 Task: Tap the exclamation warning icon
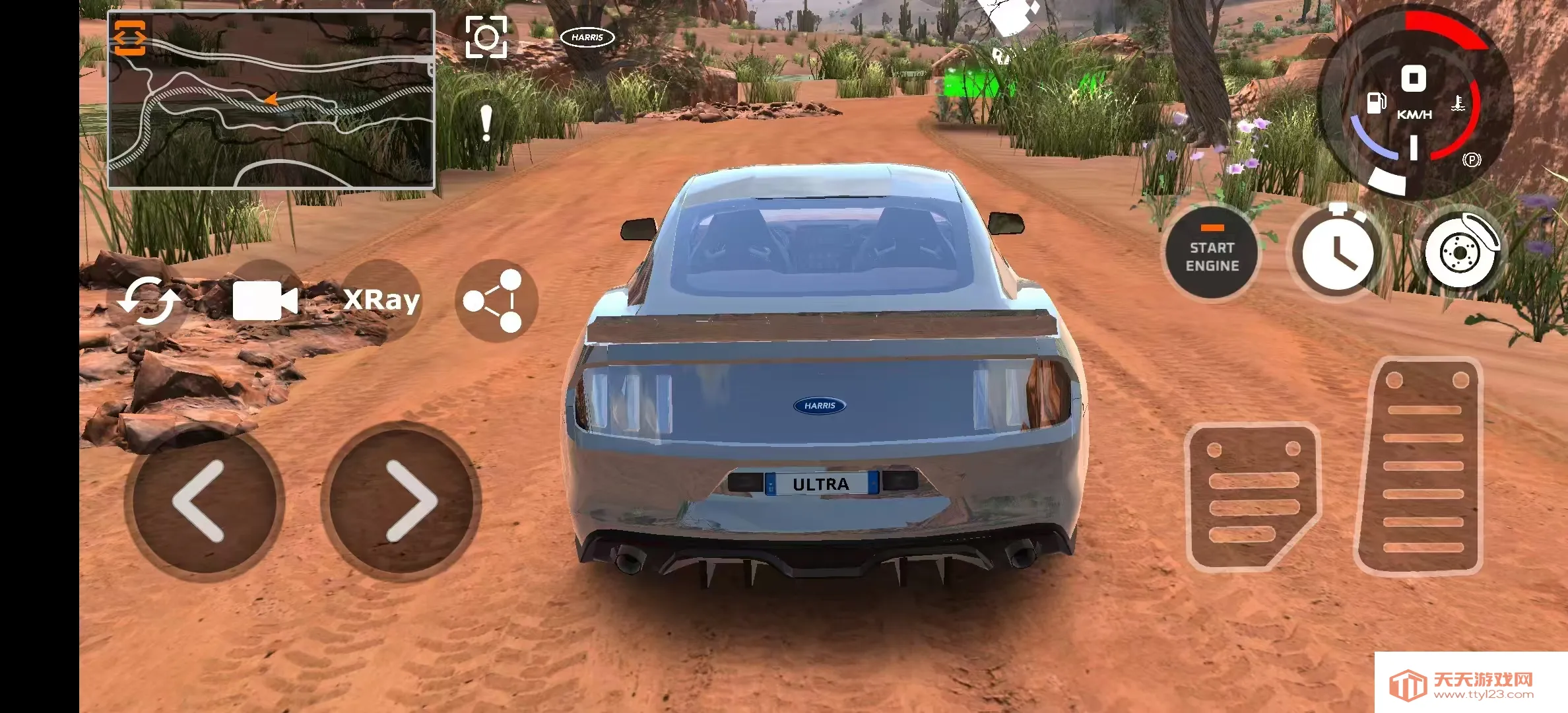[x=486, y=122]
